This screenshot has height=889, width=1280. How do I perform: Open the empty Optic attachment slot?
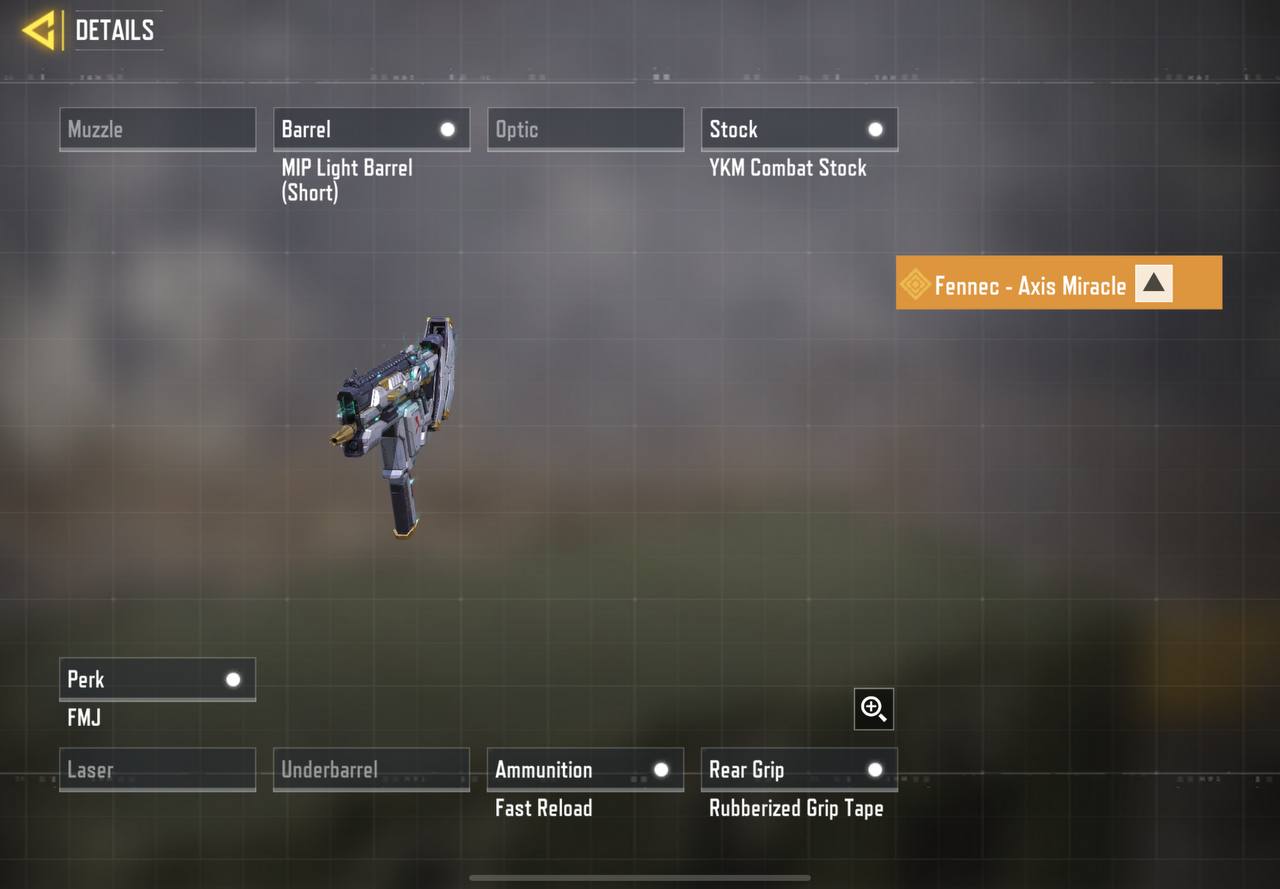tap(585, 129)
